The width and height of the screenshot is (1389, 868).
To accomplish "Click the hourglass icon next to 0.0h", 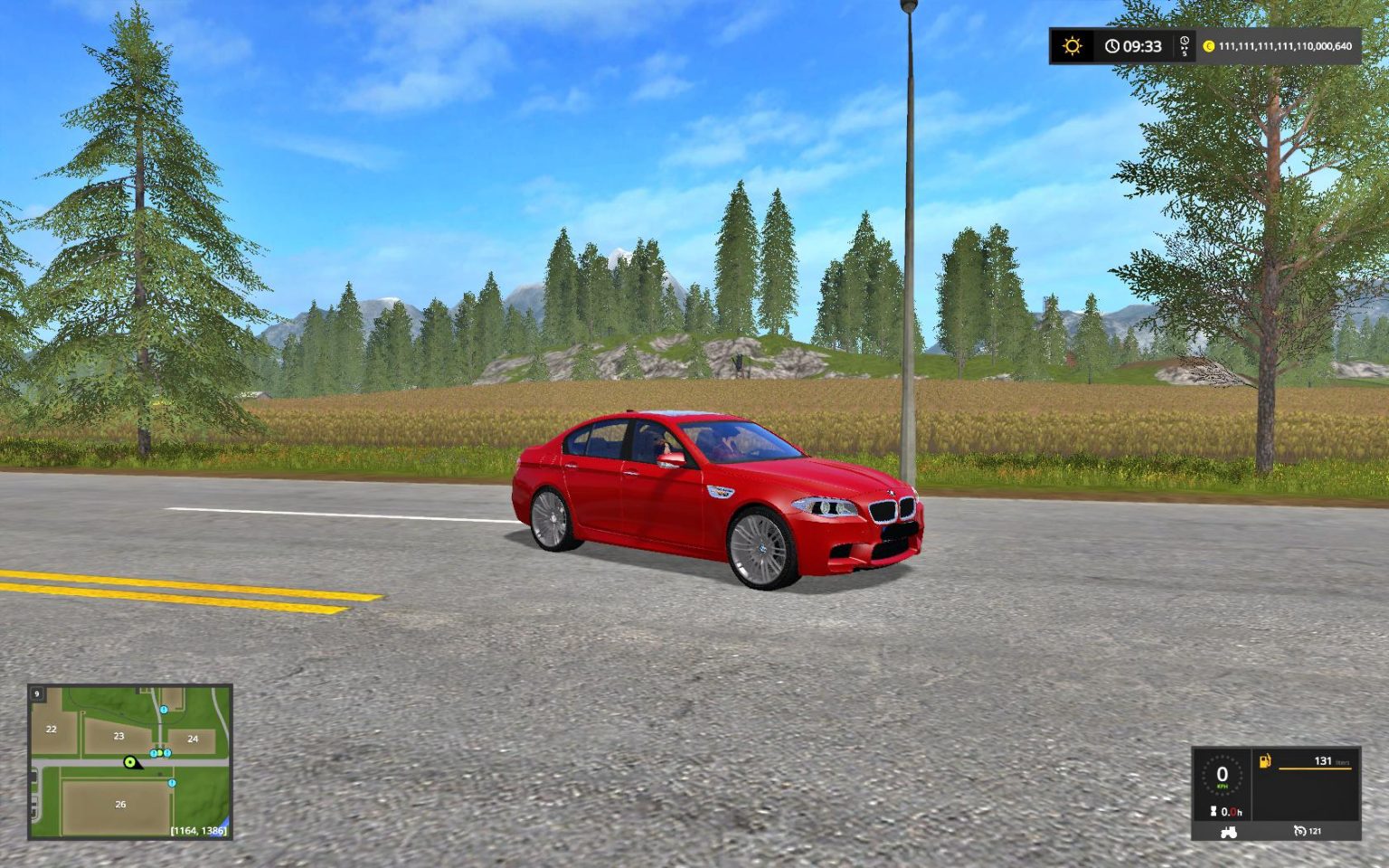I will pyautogui.click(x=1214, y=810).
